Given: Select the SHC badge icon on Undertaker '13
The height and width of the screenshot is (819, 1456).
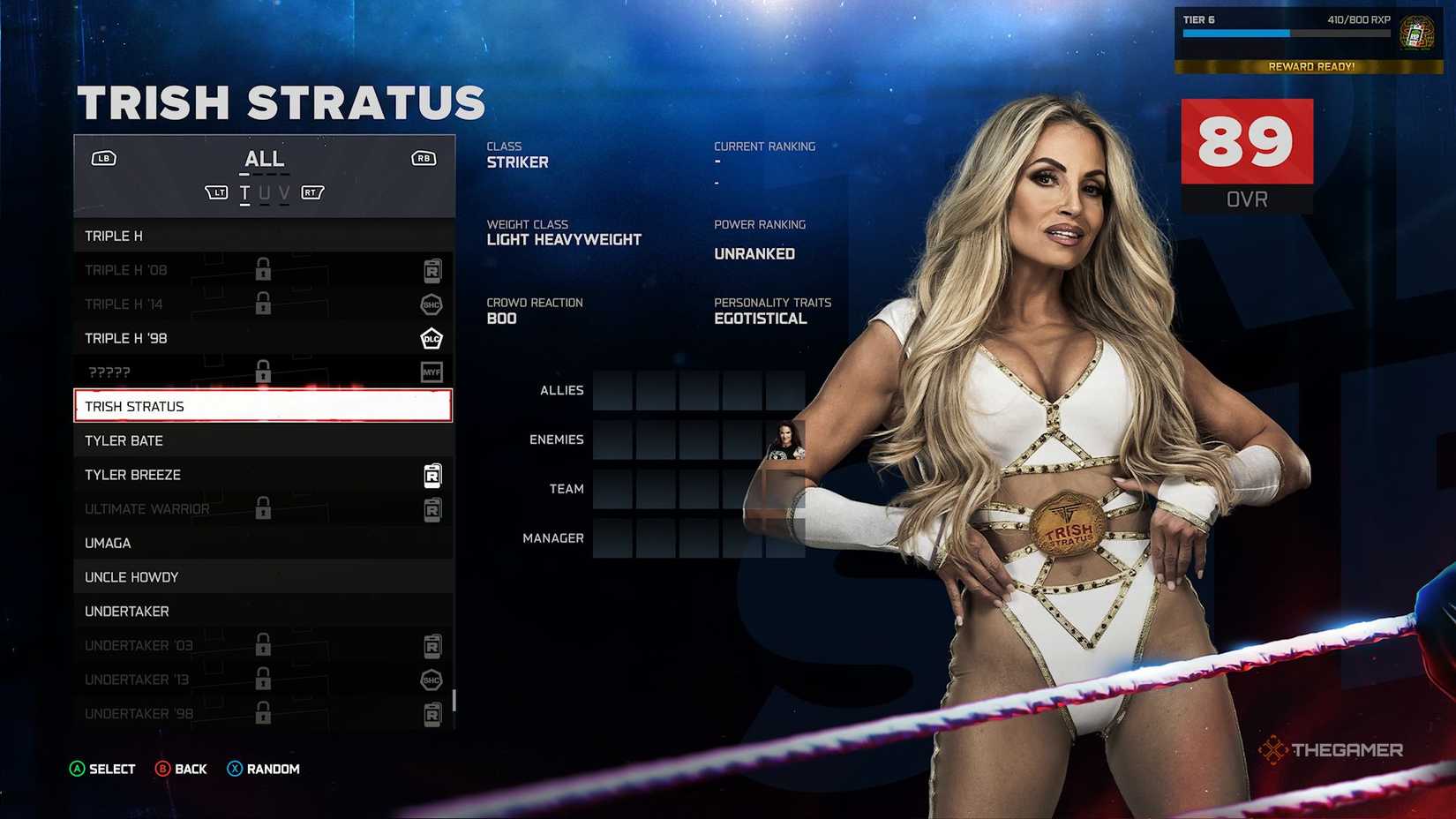Looking at the screenshot, I should tap(432, 680).
